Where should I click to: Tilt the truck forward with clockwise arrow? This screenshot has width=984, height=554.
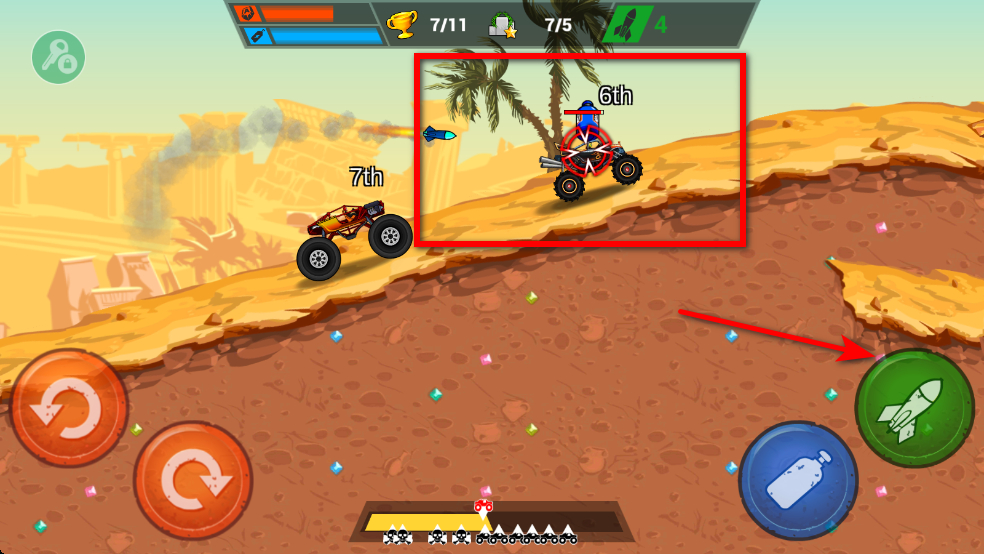point(192,481)
